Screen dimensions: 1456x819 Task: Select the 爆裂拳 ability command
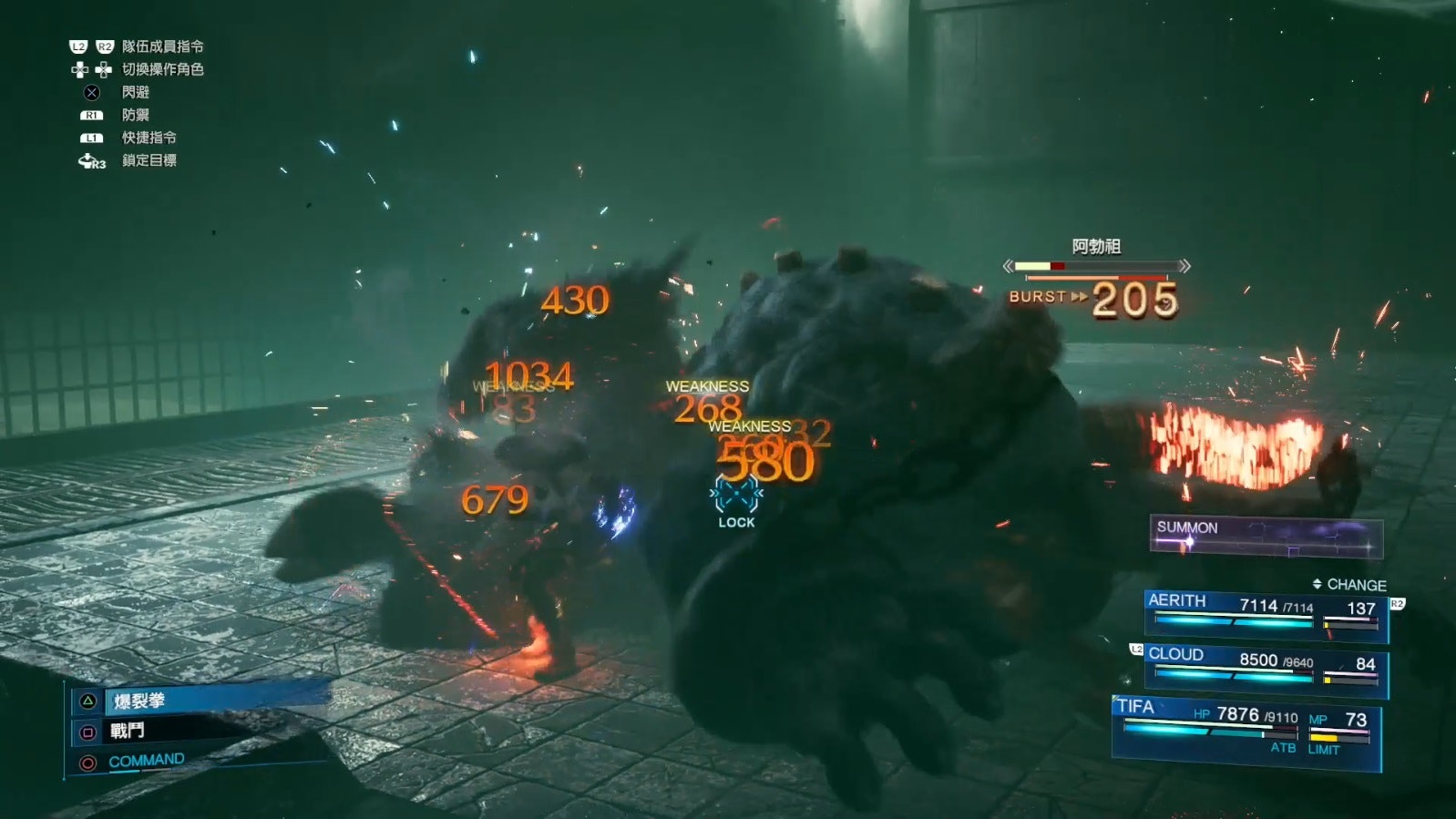click(139, 701)
